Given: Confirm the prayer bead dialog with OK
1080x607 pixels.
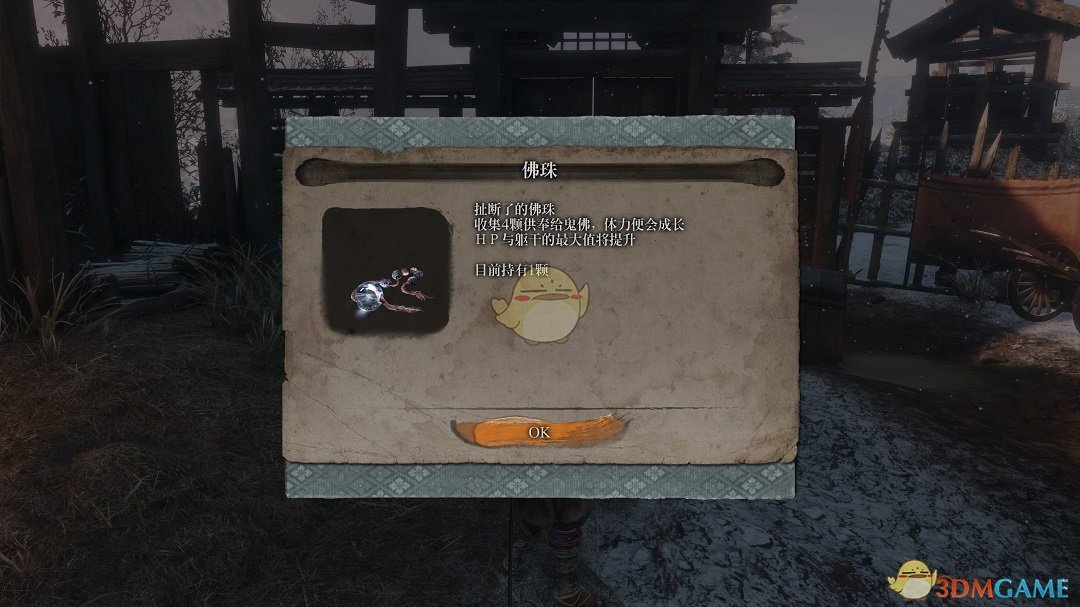Looking at the screenshot, I should [x=539, y=432].
